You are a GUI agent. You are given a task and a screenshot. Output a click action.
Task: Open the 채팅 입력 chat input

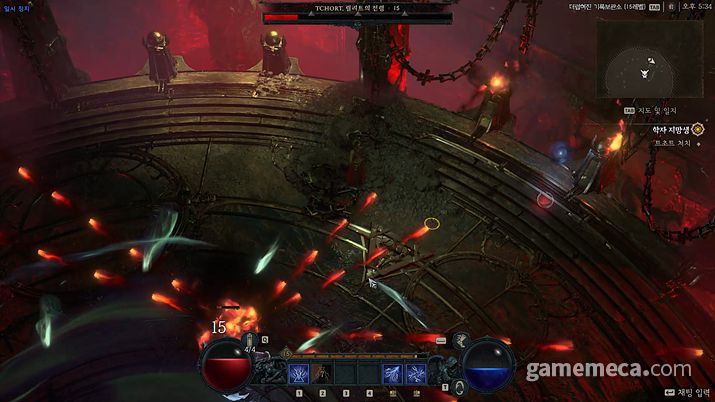click(683, 393)
